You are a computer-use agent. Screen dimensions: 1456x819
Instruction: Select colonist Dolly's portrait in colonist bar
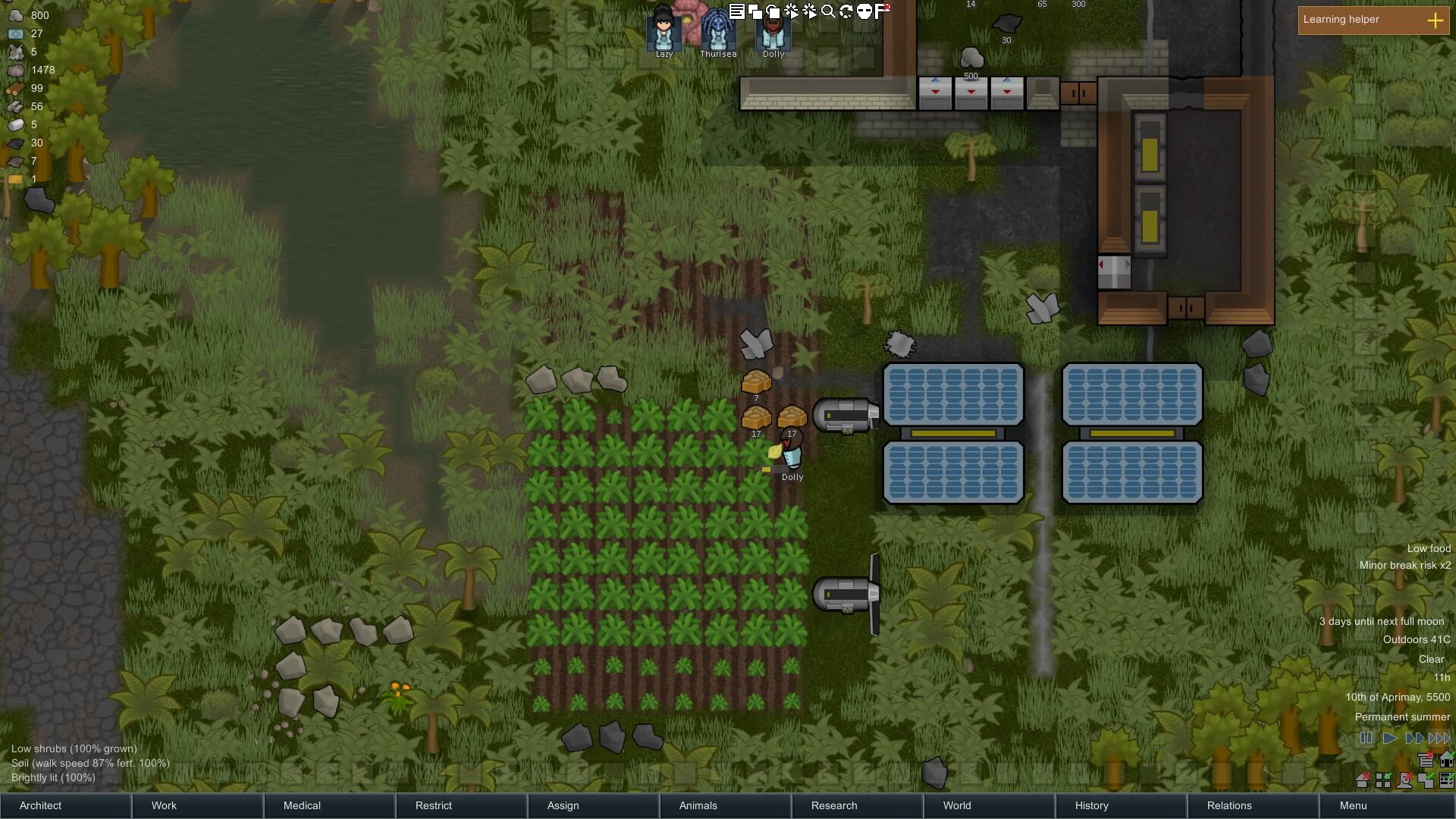773,30
